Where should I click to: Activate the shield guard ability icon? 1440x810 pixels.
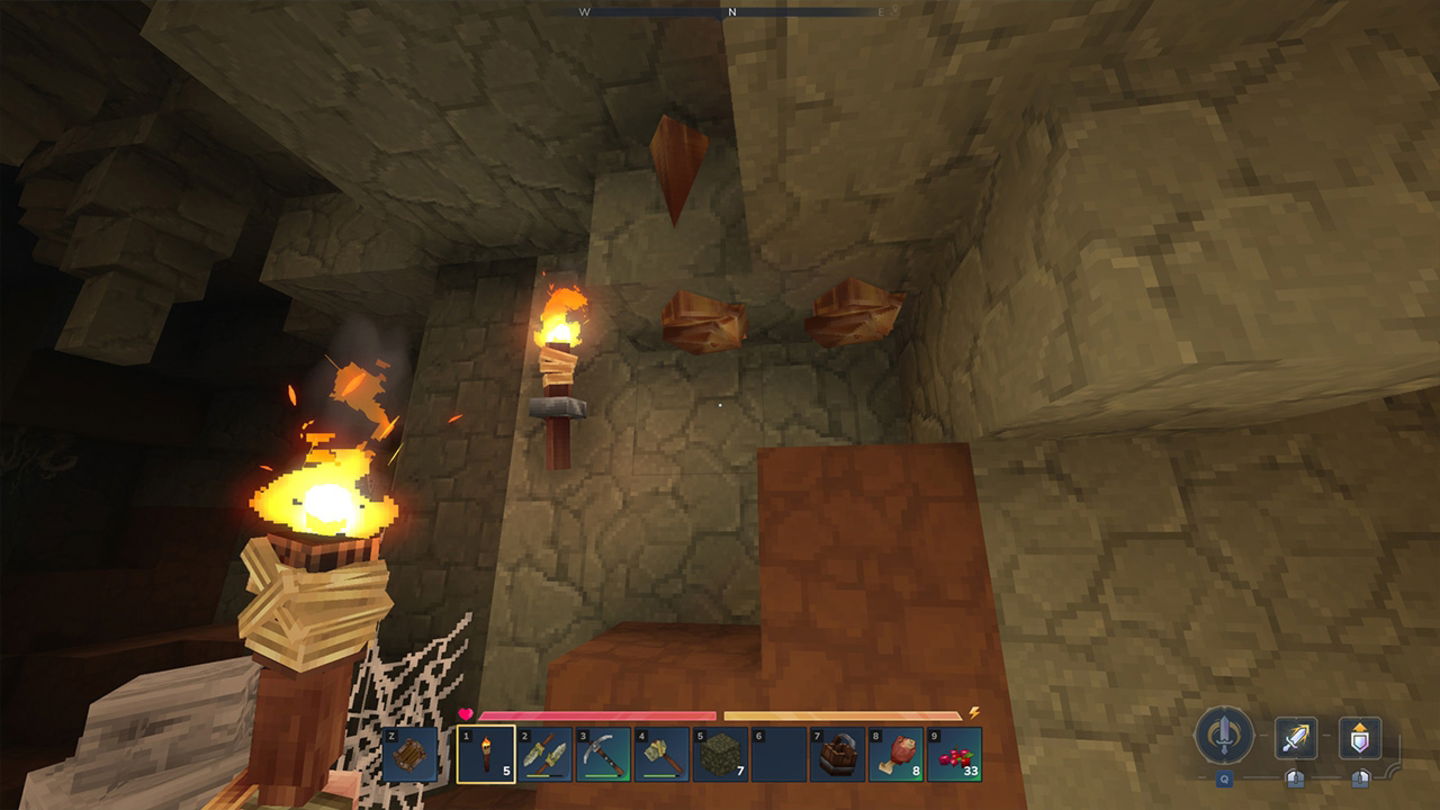[1360, 738]
